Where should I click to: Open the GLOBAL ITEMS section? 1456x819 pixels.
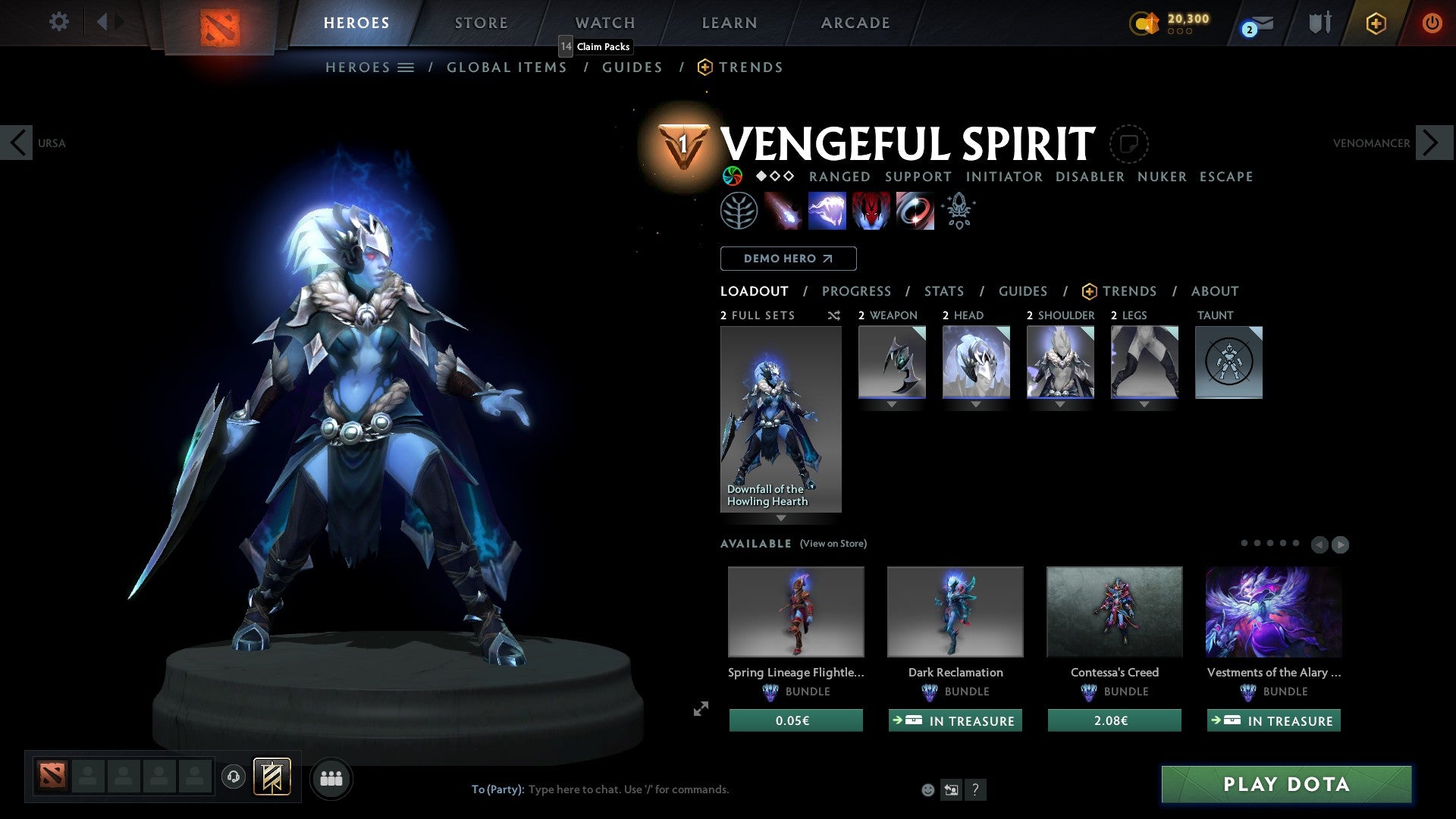point(507,67)
